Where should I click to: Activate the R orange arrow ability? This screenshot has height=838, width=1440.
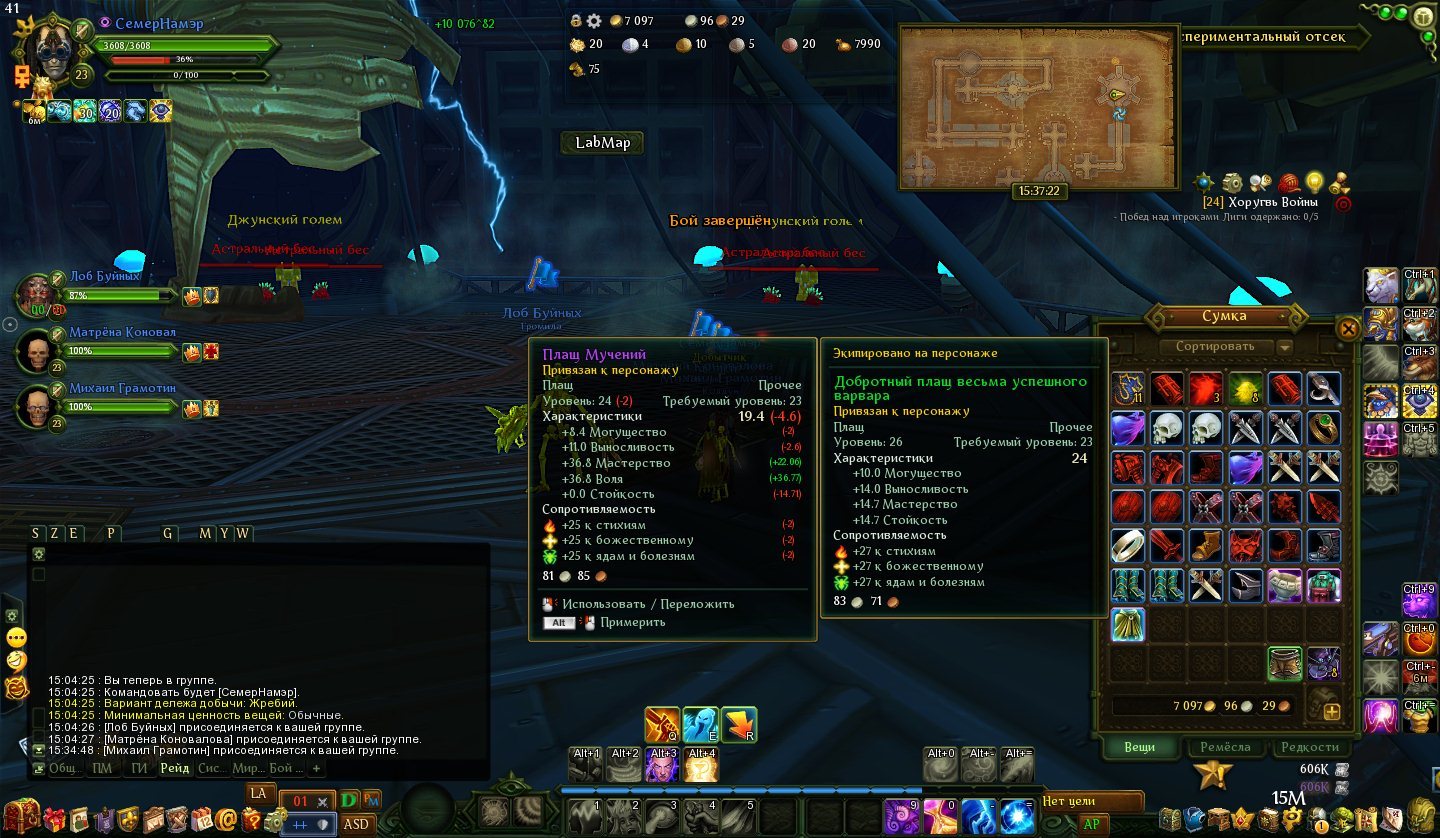tap(738, 725)
